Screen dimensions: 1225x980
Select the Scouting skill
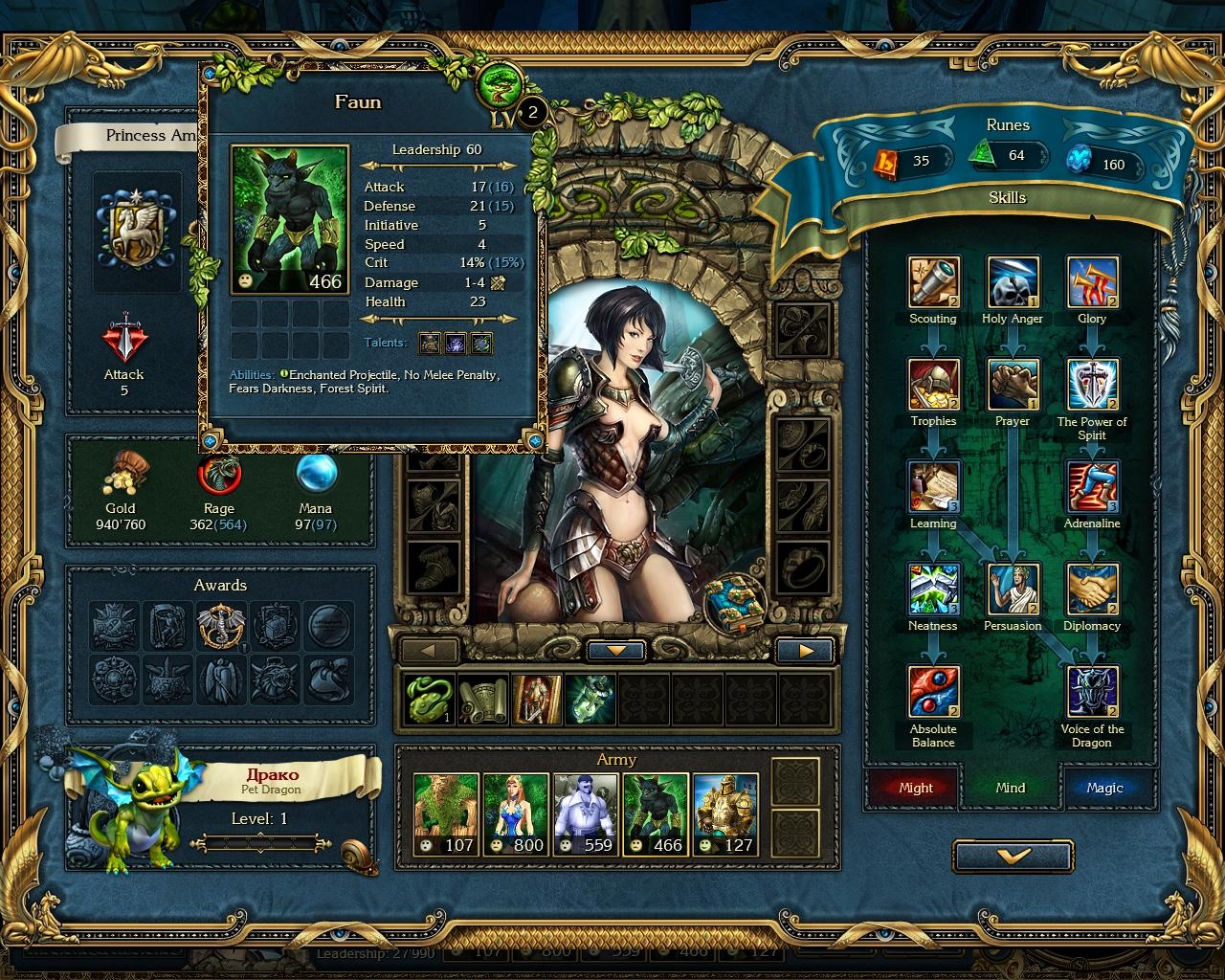(932, 280)
